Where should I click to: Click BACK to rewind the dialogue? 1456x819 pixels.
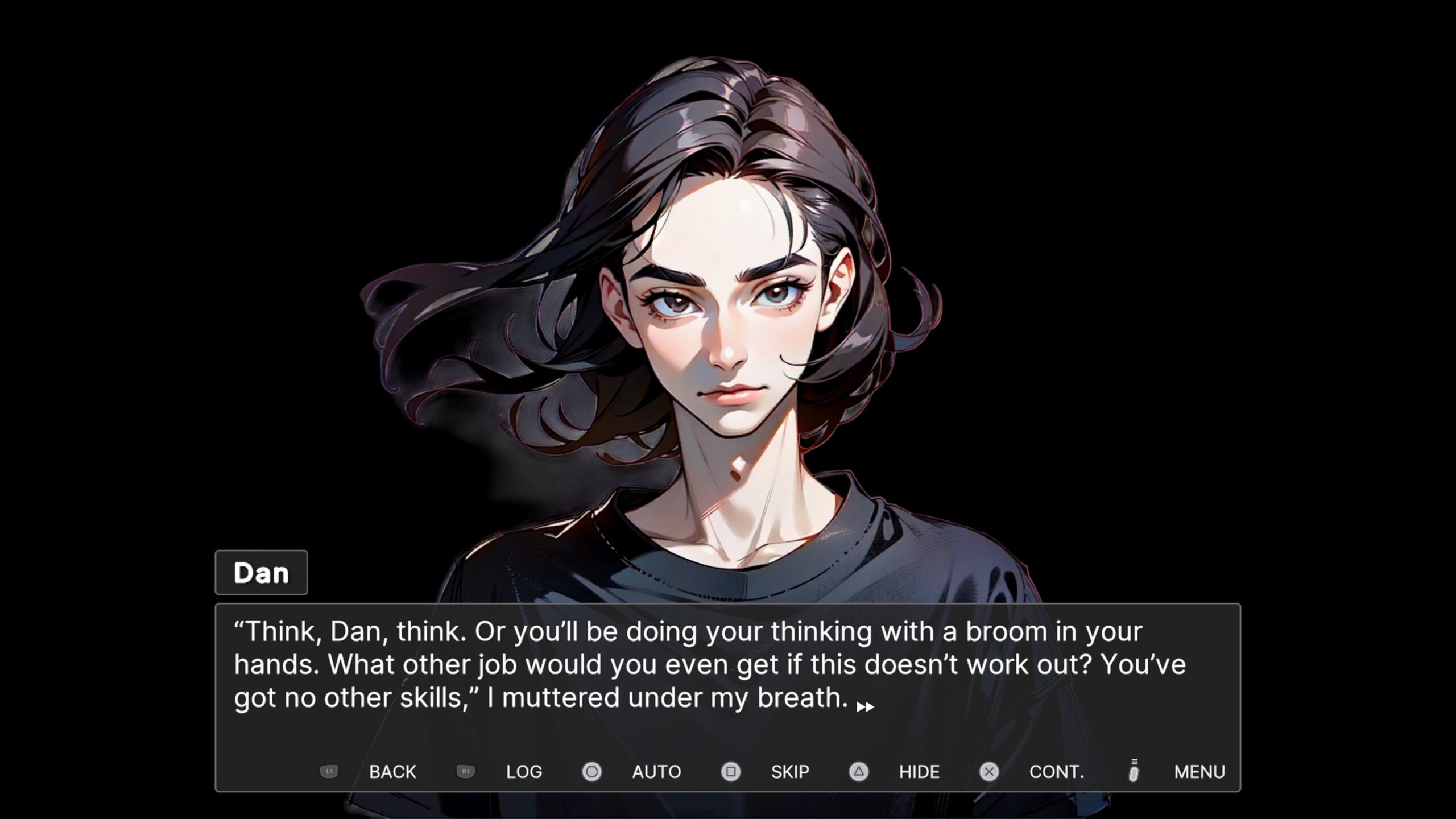pyautogui.click(x=393, y=772)
